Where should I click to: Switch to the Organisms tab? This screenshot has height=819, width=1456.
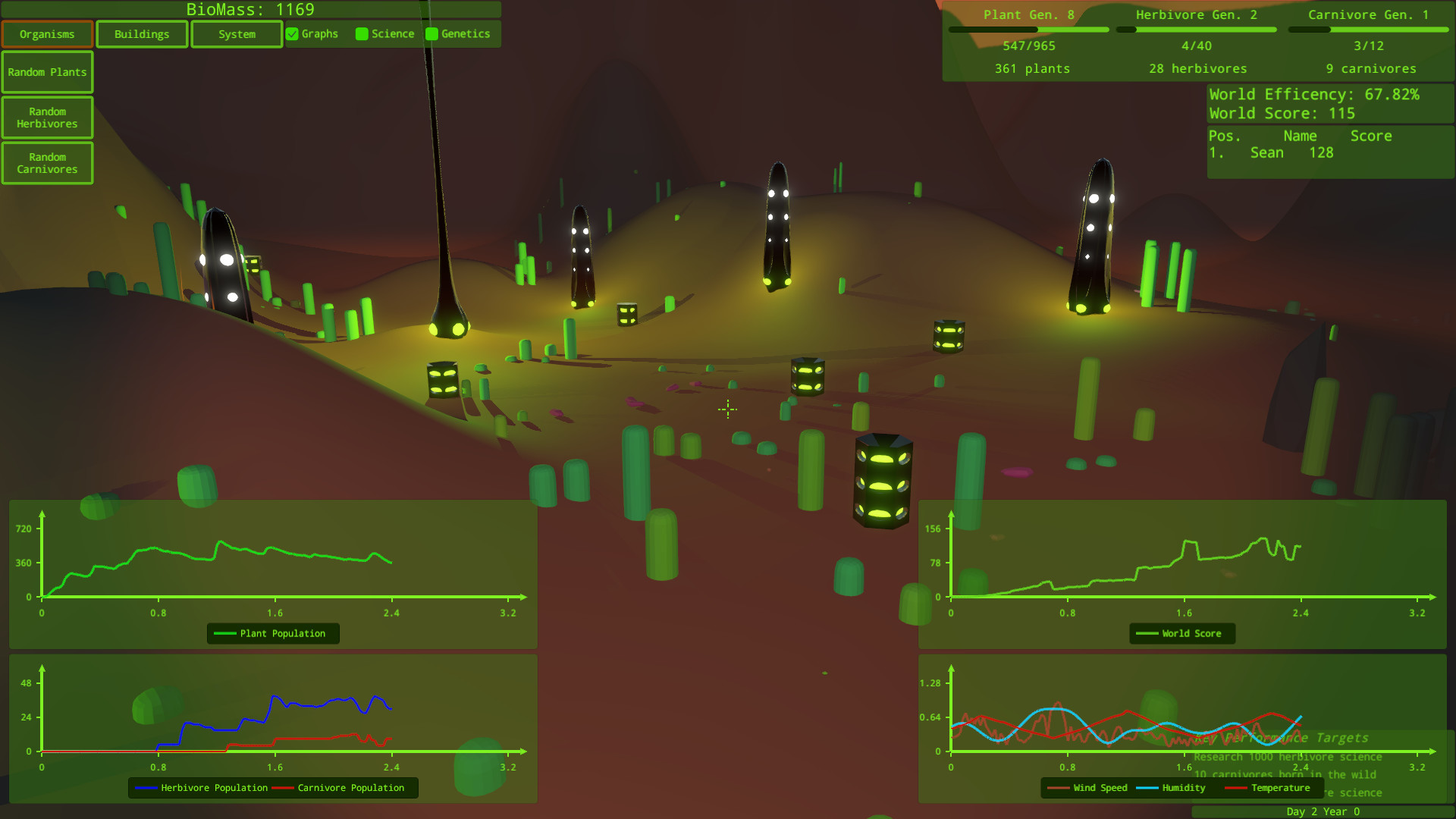click(x=47, y=33)
